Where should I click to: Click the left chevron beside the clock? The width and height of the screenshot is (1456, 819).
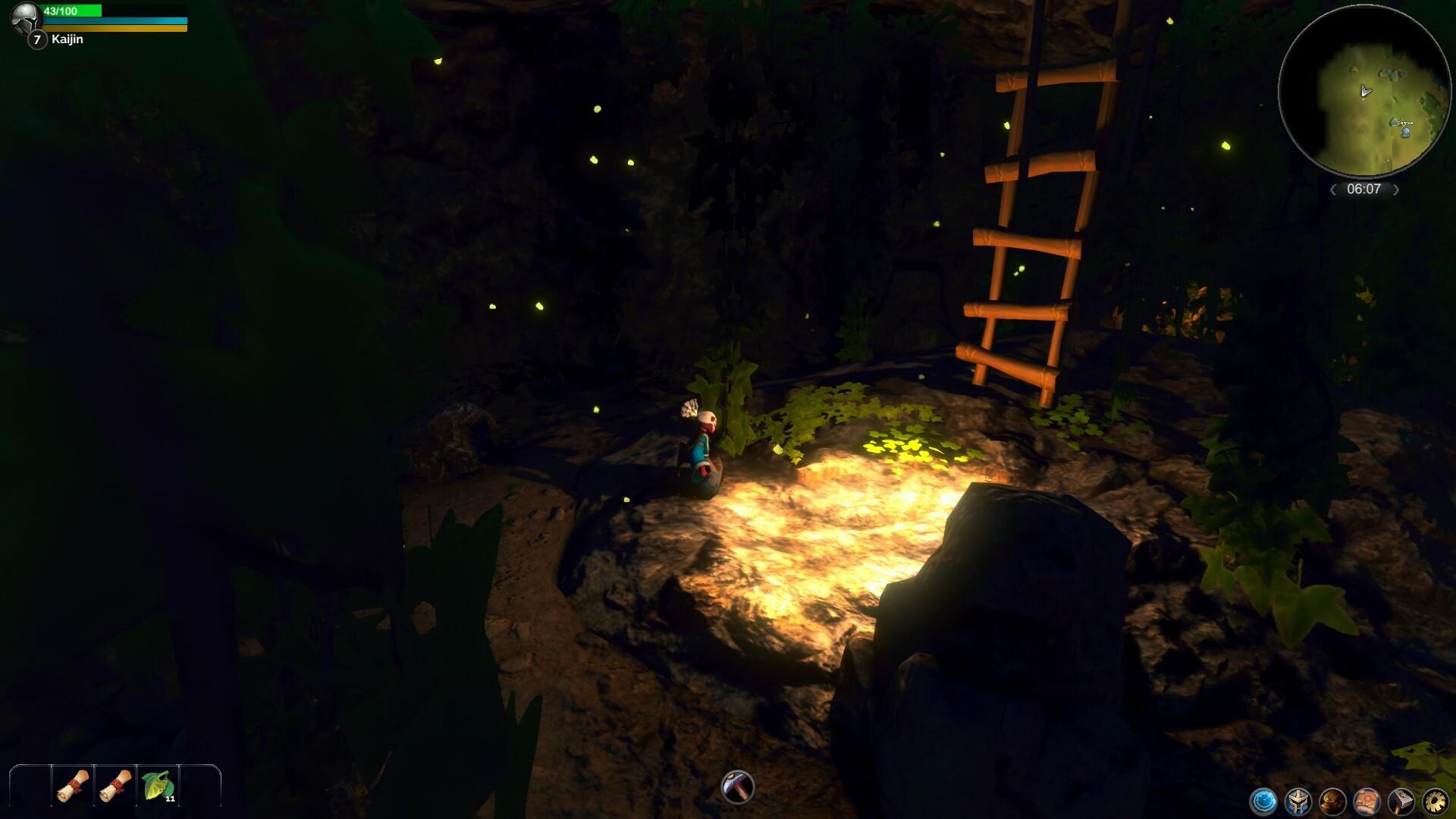1333,190
